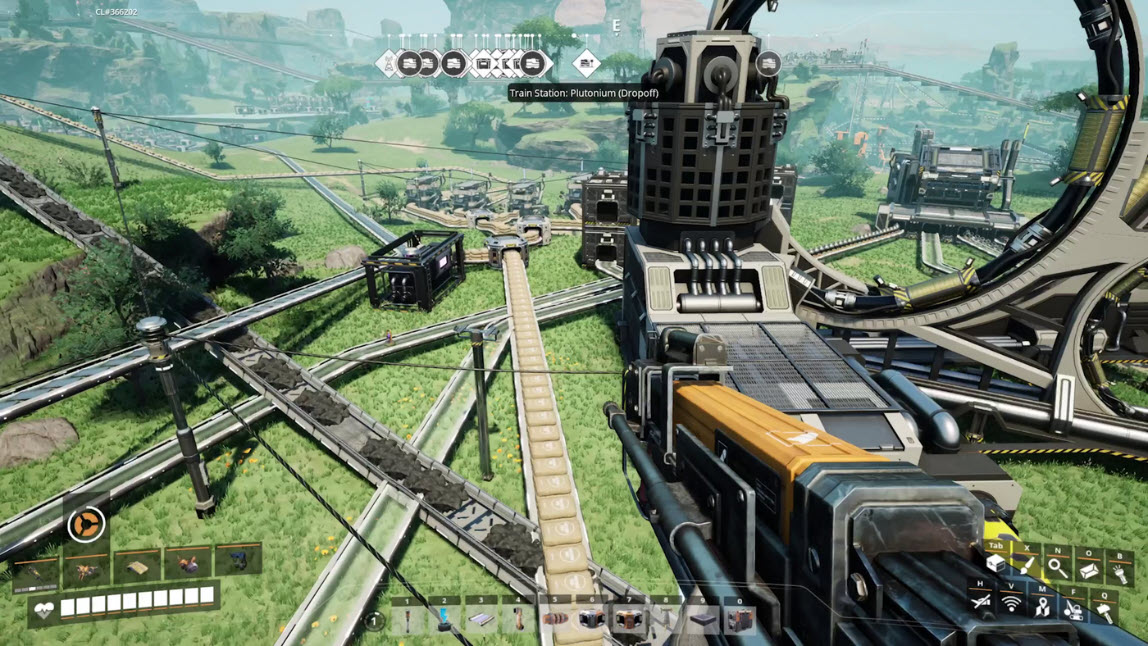Select the conveyor belt slot in hotbar slot 3
This screenshot has height=646, width=1148.
point(481,620)
